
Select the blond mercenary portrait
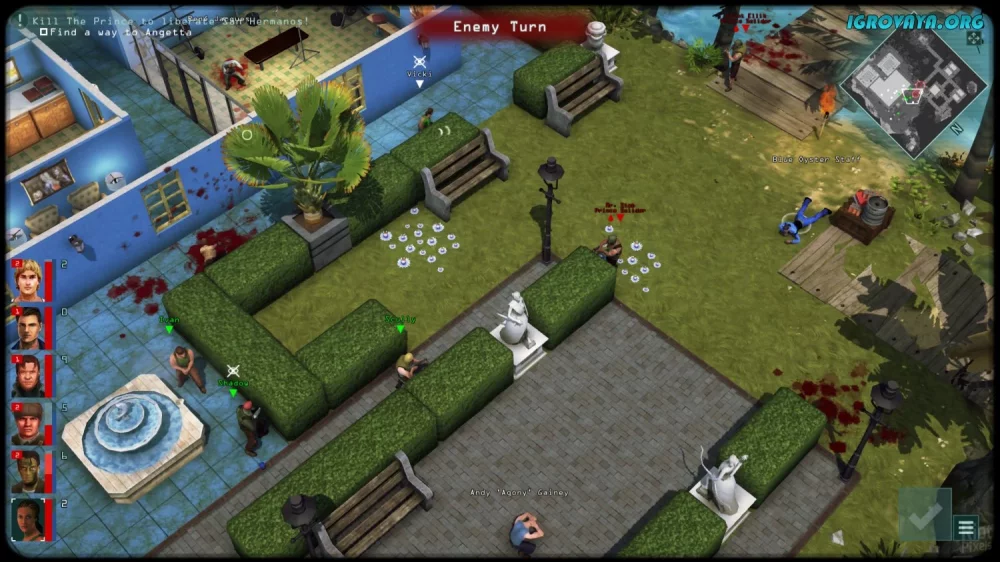click(27, 281)
